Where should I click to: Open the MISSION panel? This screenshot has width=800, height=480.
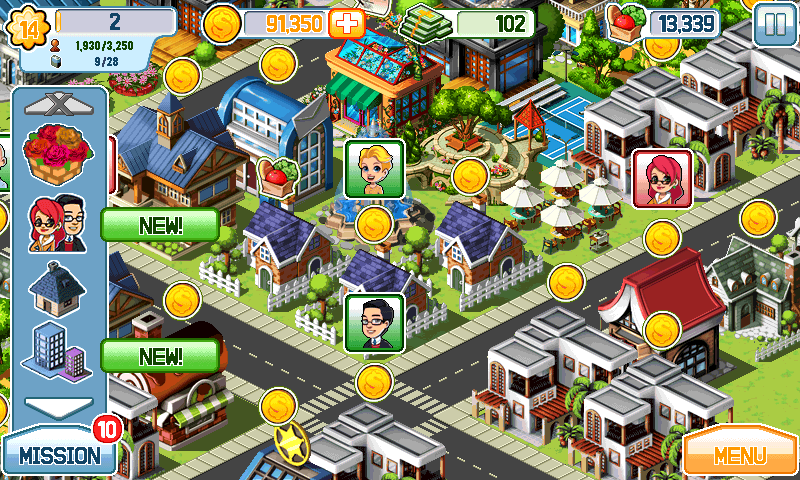(x=58, y=455)
